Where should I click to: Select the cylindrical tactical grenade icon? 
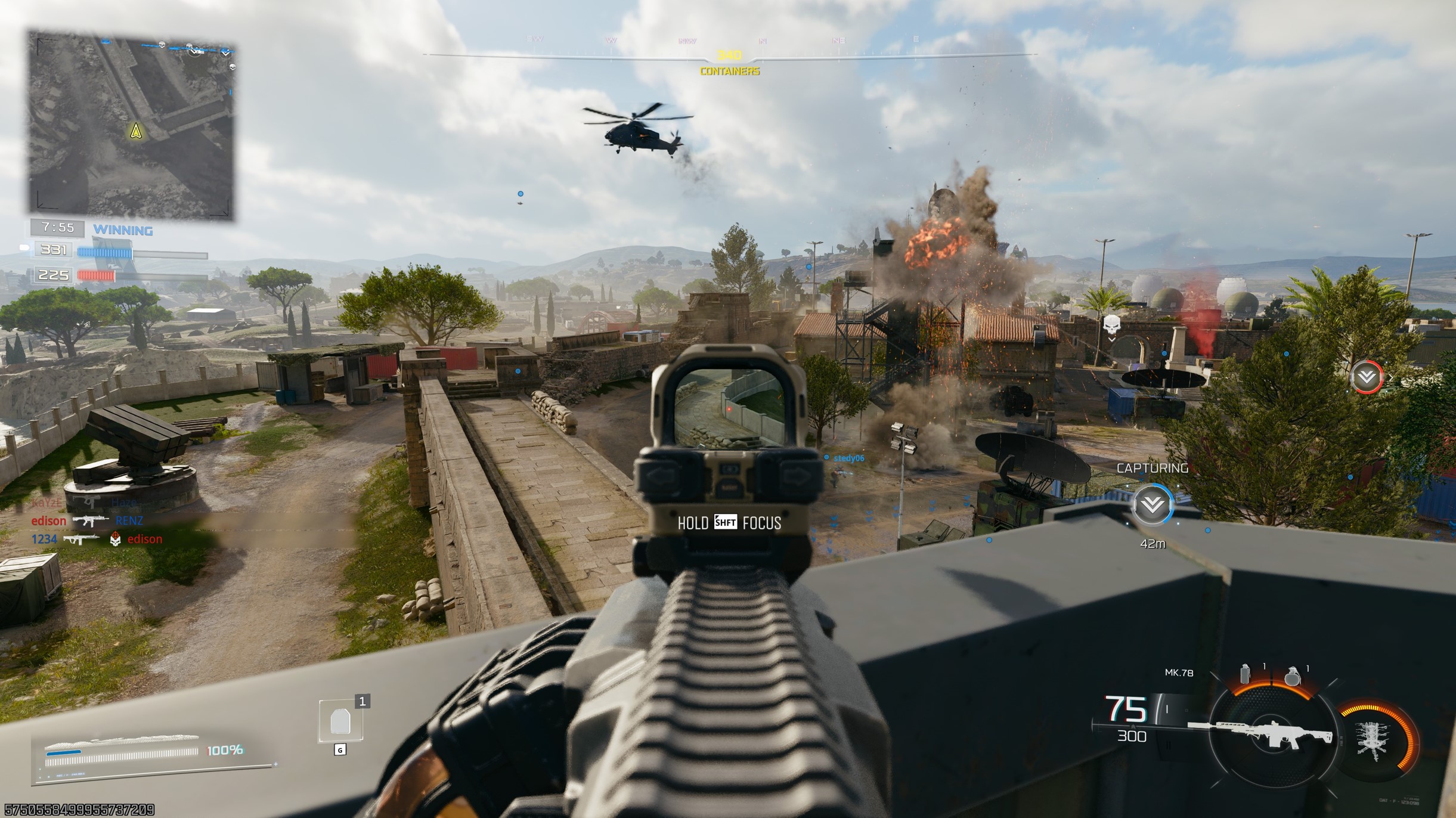(1244, 674)
